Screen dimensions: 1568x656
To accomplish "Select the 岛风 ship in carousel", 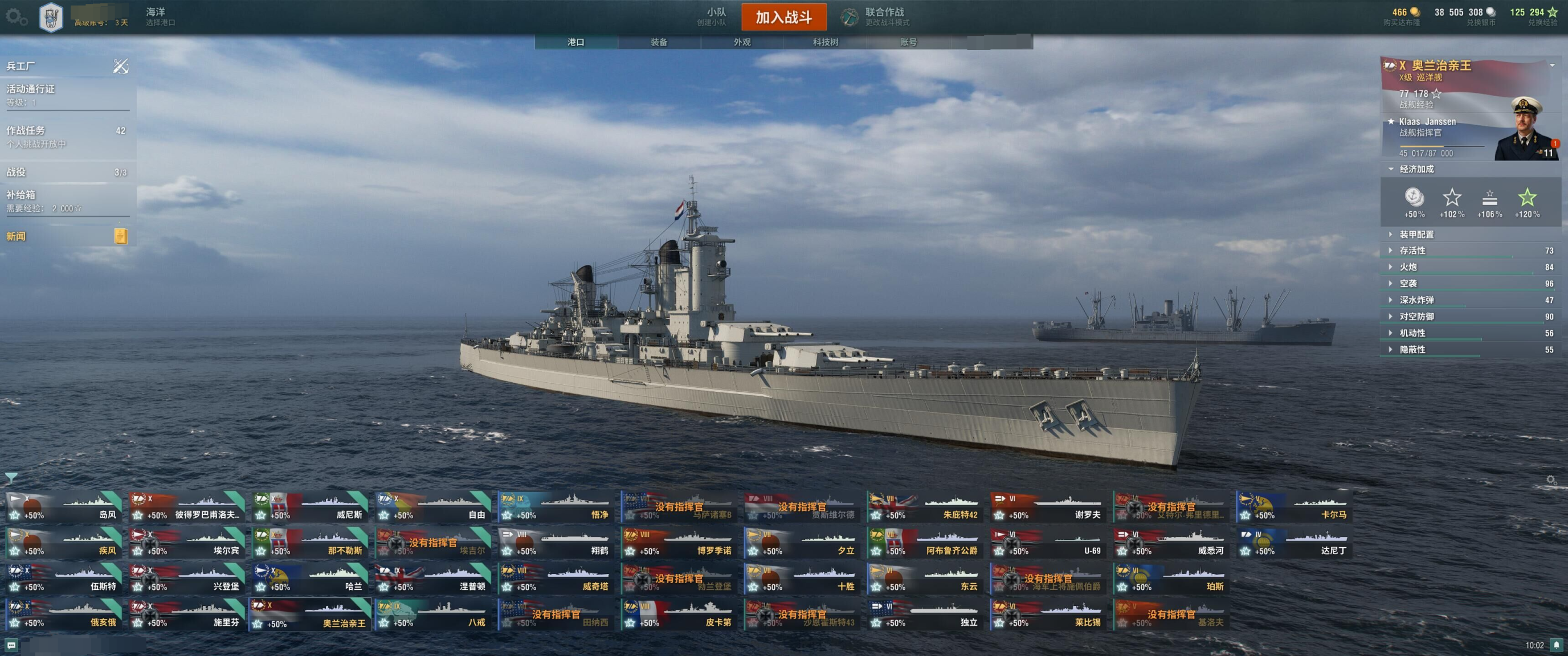I will click(64, 507).
